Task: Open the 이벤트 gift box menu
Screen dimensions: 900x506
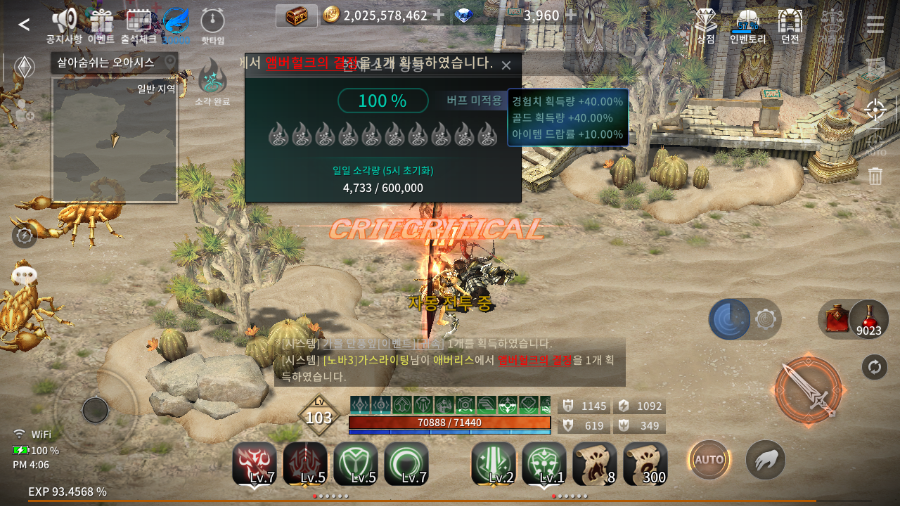Action: click(101, 22)
